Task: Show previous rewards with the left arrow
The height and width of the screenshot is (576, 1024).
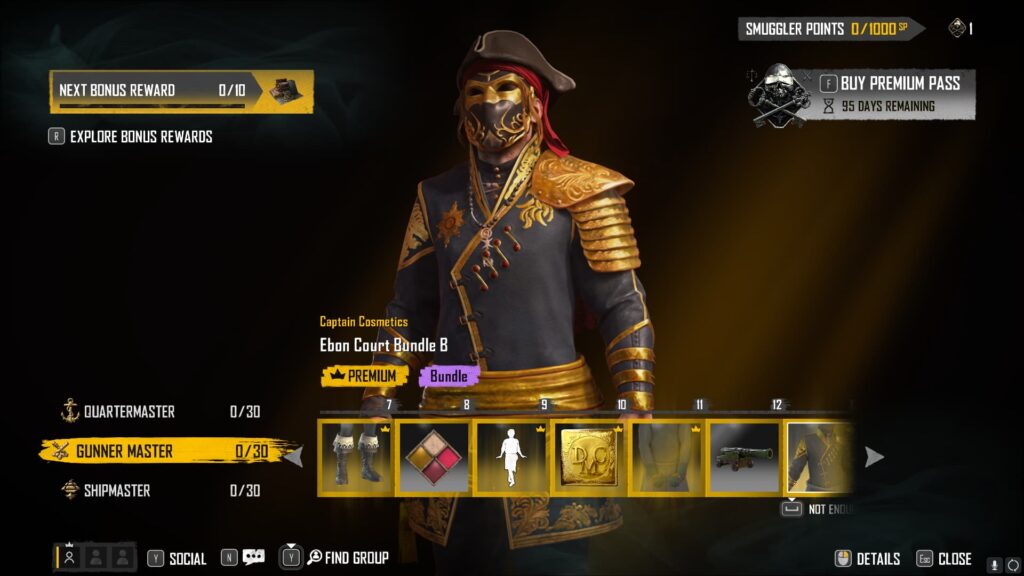Action: (x=294, y=457)
